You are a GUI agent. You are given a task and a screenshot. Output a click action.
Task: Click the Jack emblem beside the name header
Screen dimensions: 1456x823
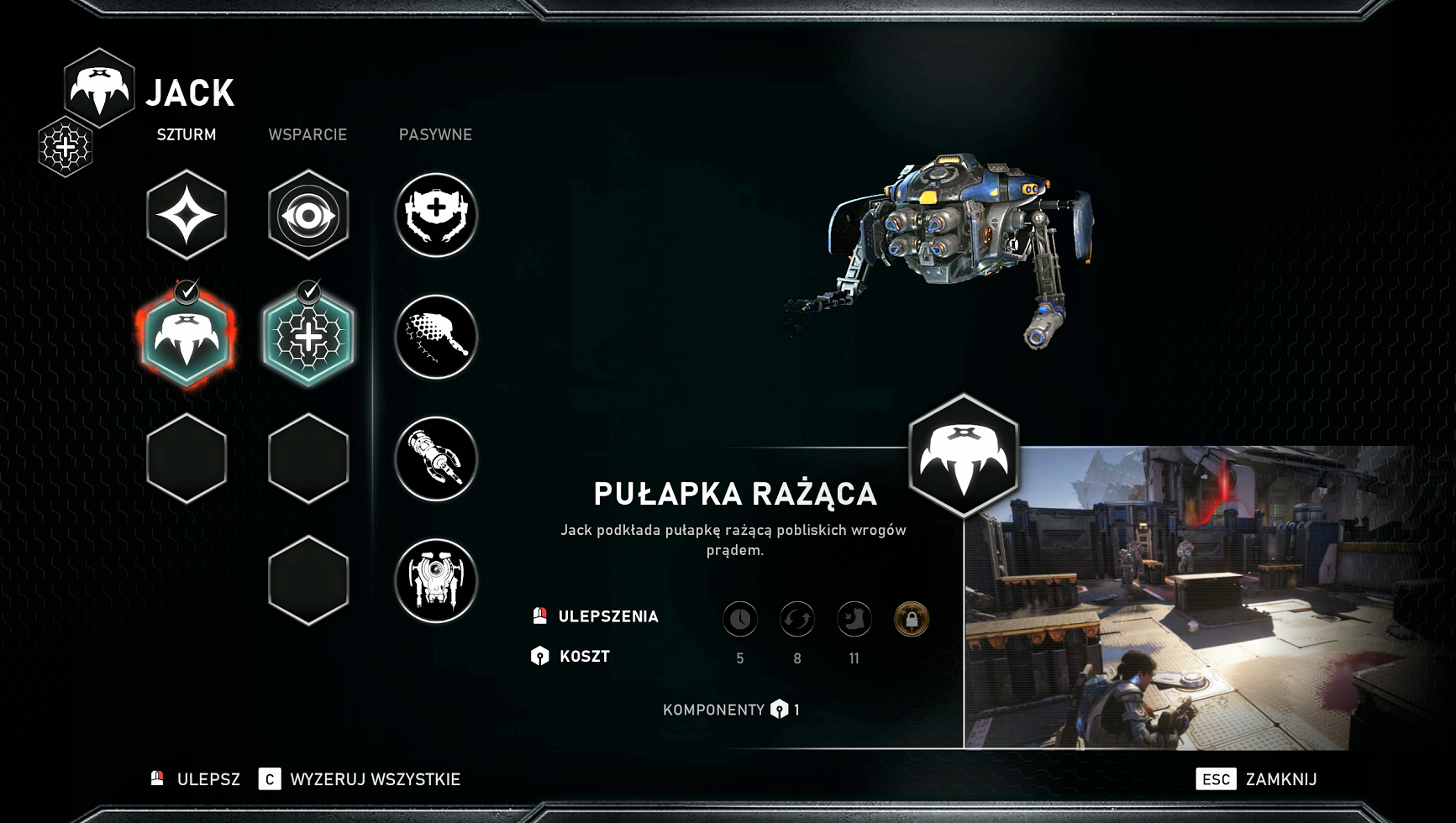(x=98, y=88)
